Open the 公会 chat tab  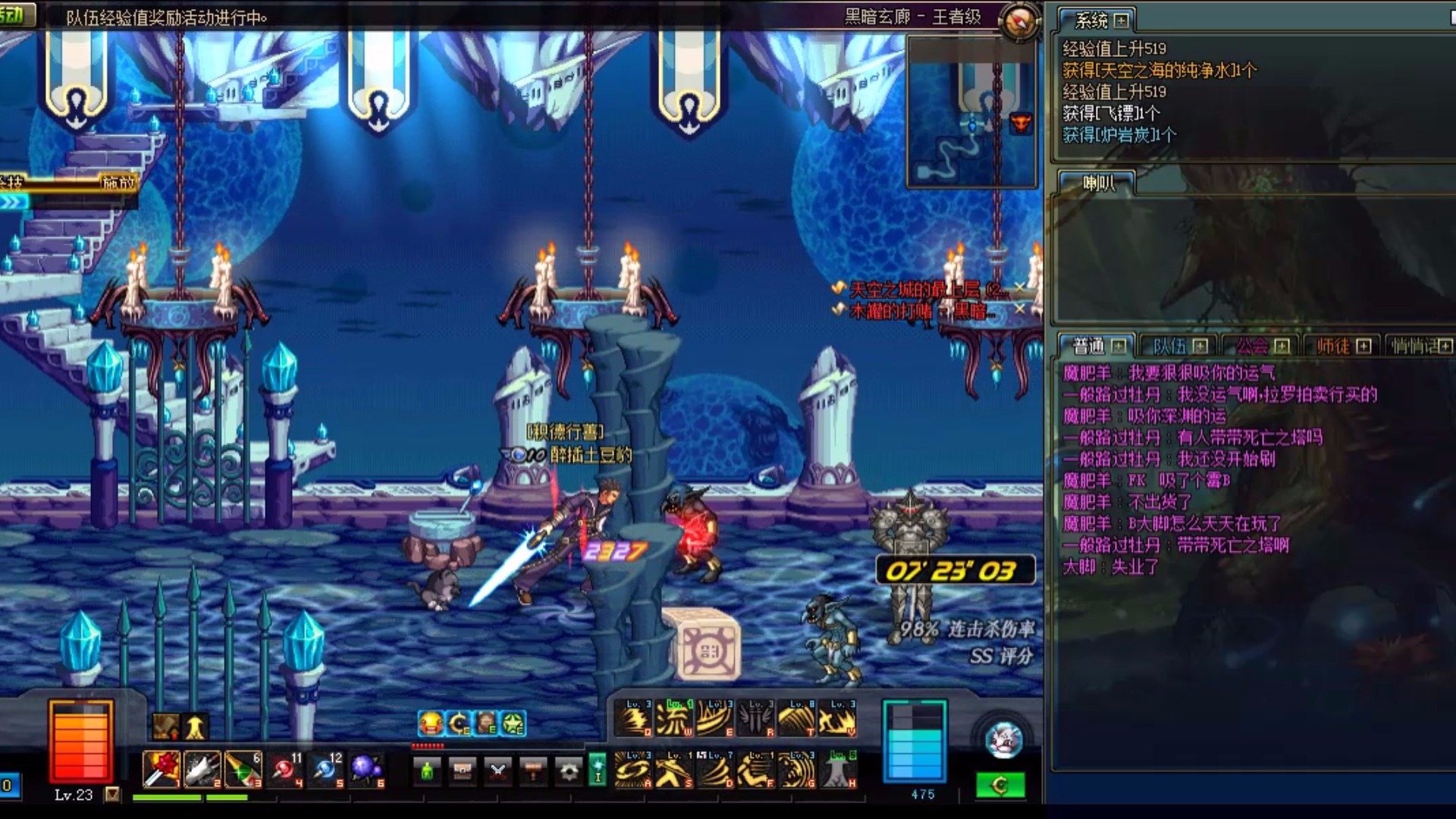1252,347
